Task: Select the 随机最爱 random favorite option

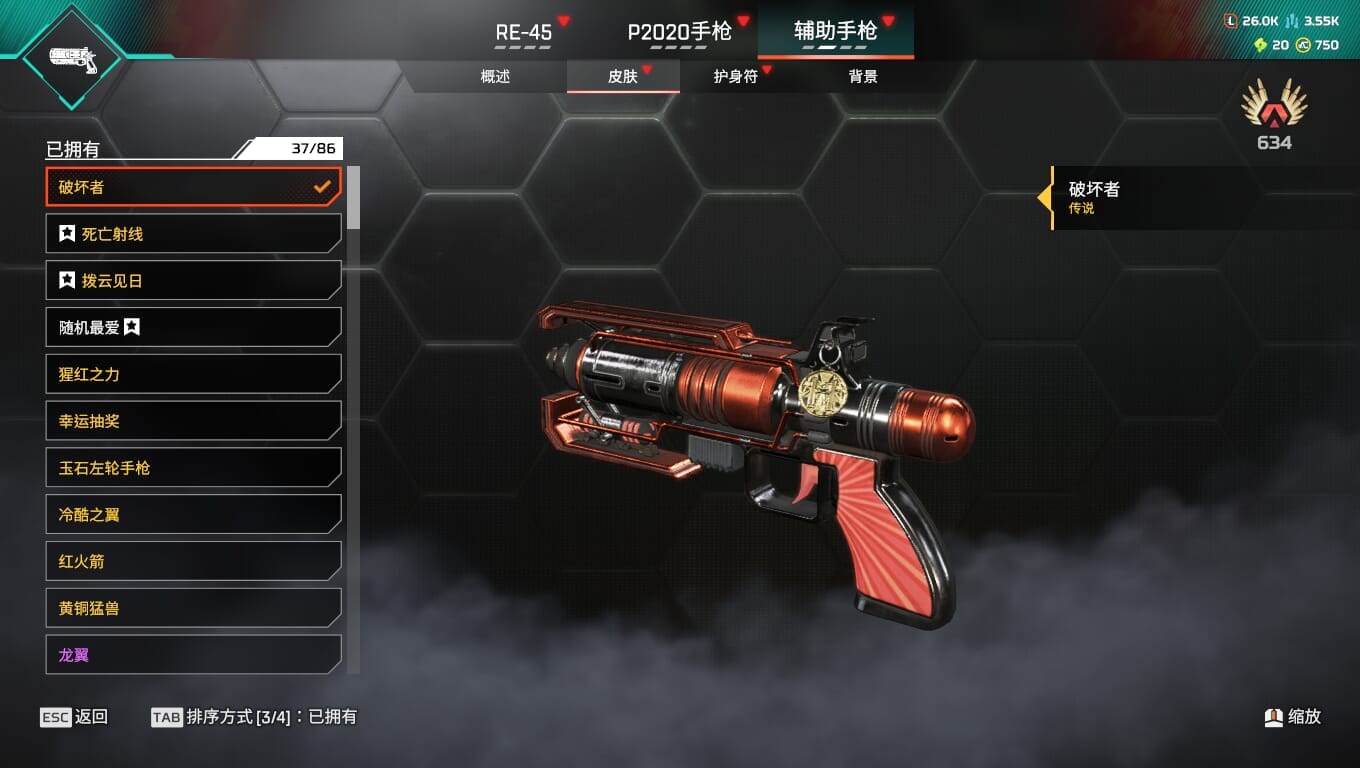Action: 193,327
